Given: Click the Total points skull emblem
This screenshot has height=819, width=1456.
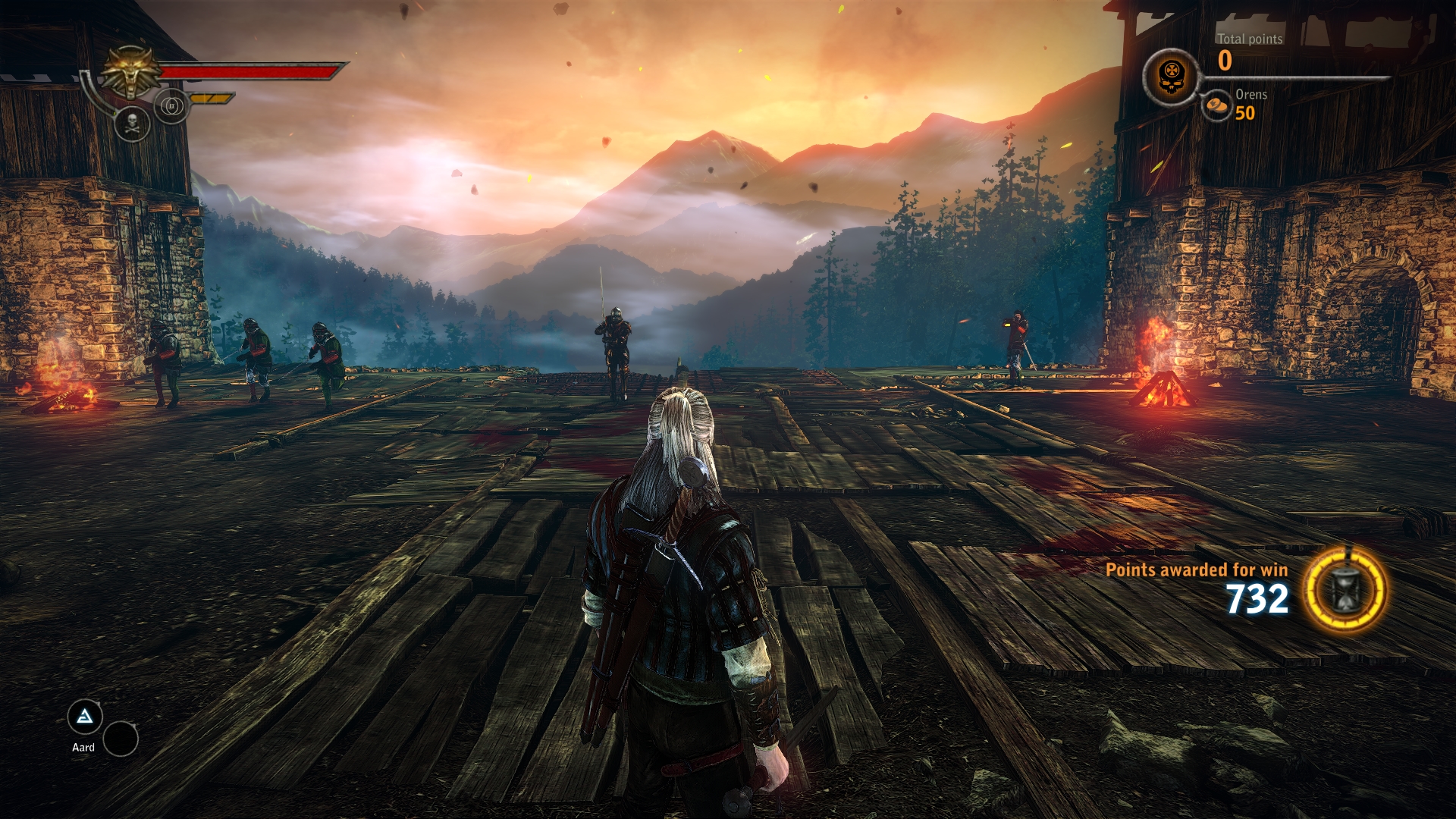Looking at the screenshot, I should 1170,77.
